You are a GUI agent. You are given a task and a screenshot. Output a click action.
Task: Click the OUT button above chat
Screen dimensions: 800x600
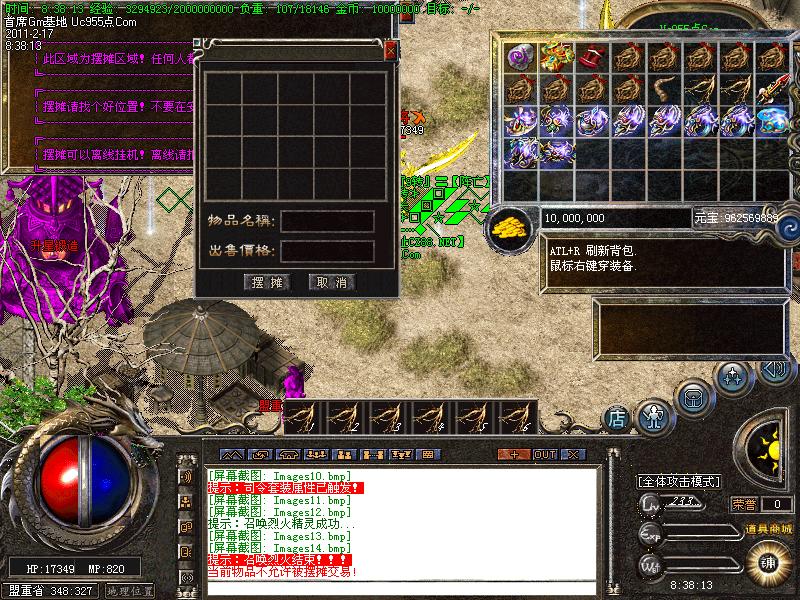[544, 454]
